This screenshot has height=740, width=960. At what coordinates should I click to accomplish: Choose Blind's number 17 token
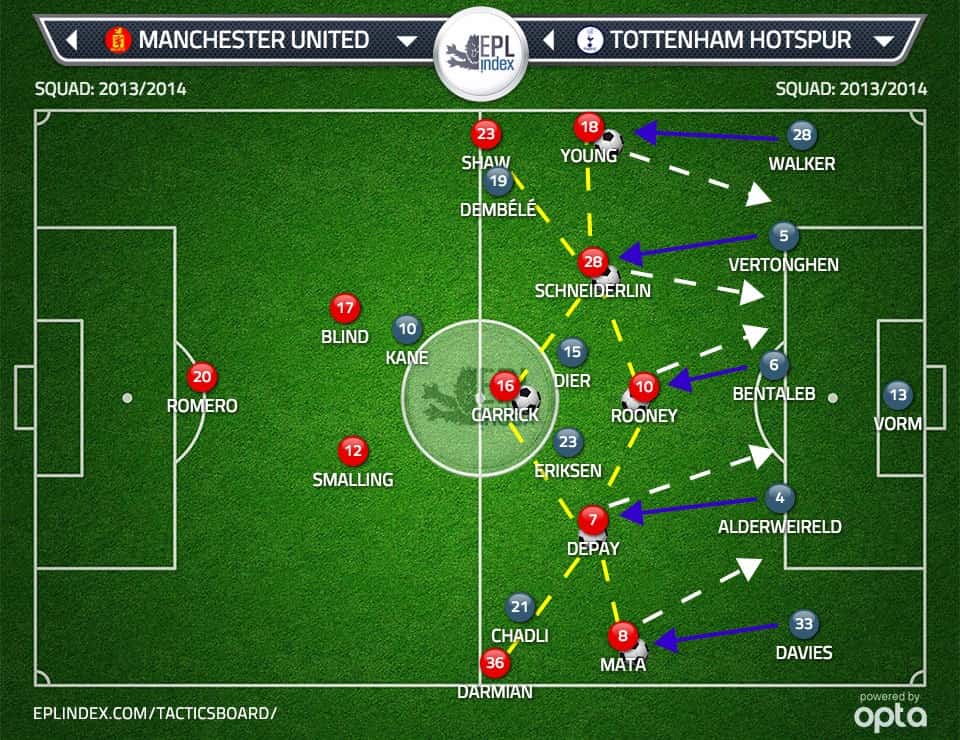coord(345,308)
